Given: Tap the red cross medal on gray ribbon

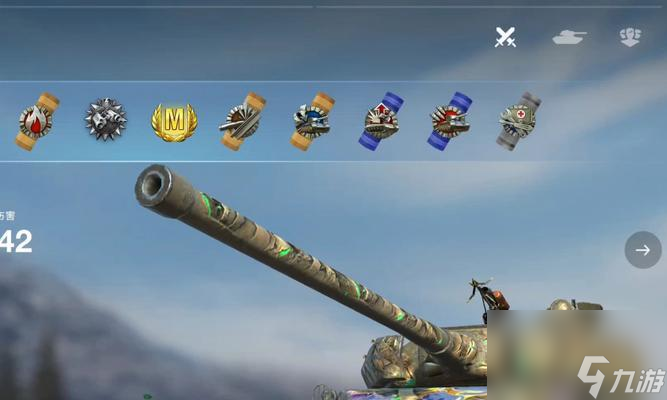Looking at the screenshot, I should pos(518,121).
